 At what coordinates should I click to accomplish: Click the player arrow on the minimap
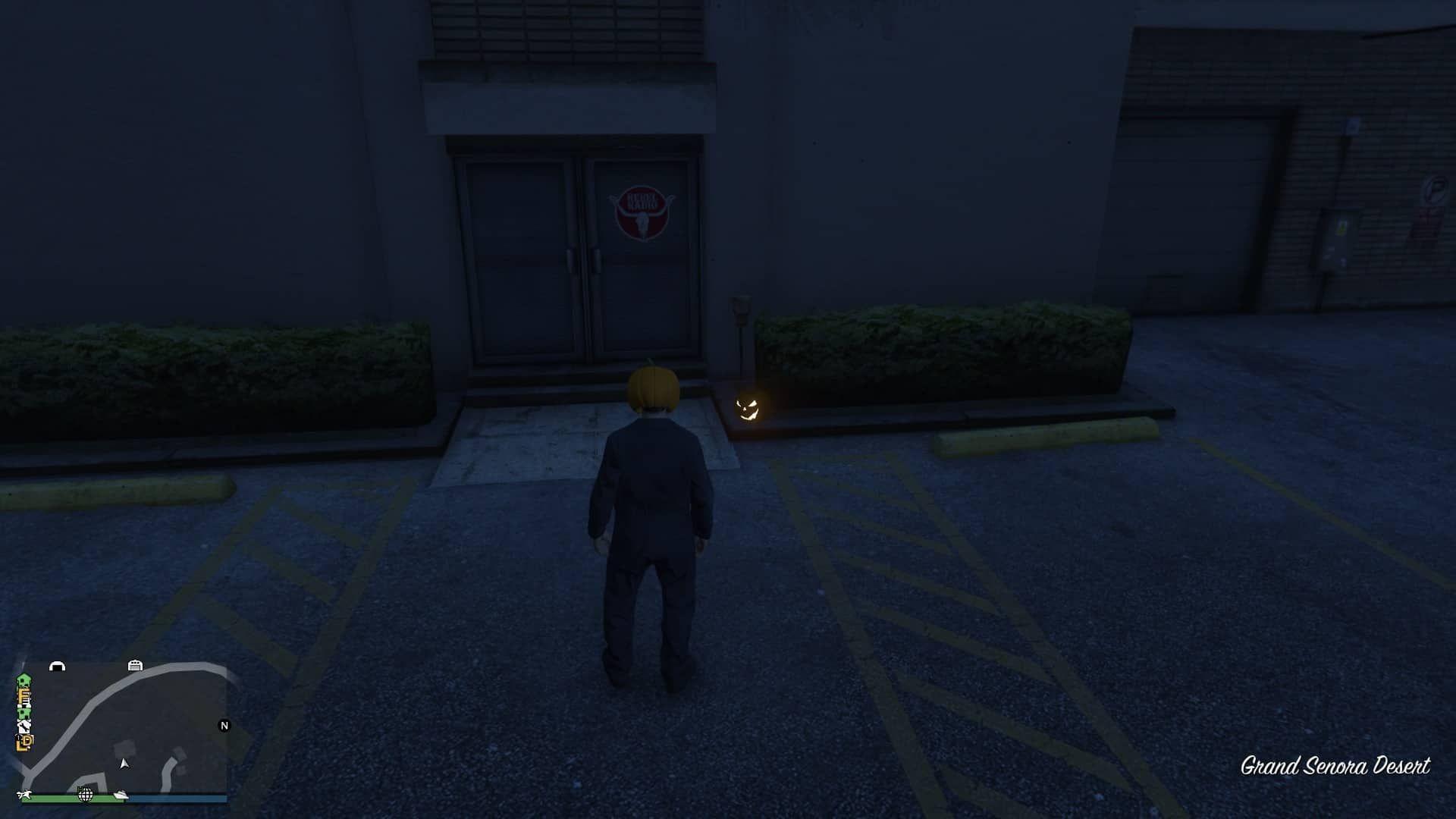coord(124,763)
